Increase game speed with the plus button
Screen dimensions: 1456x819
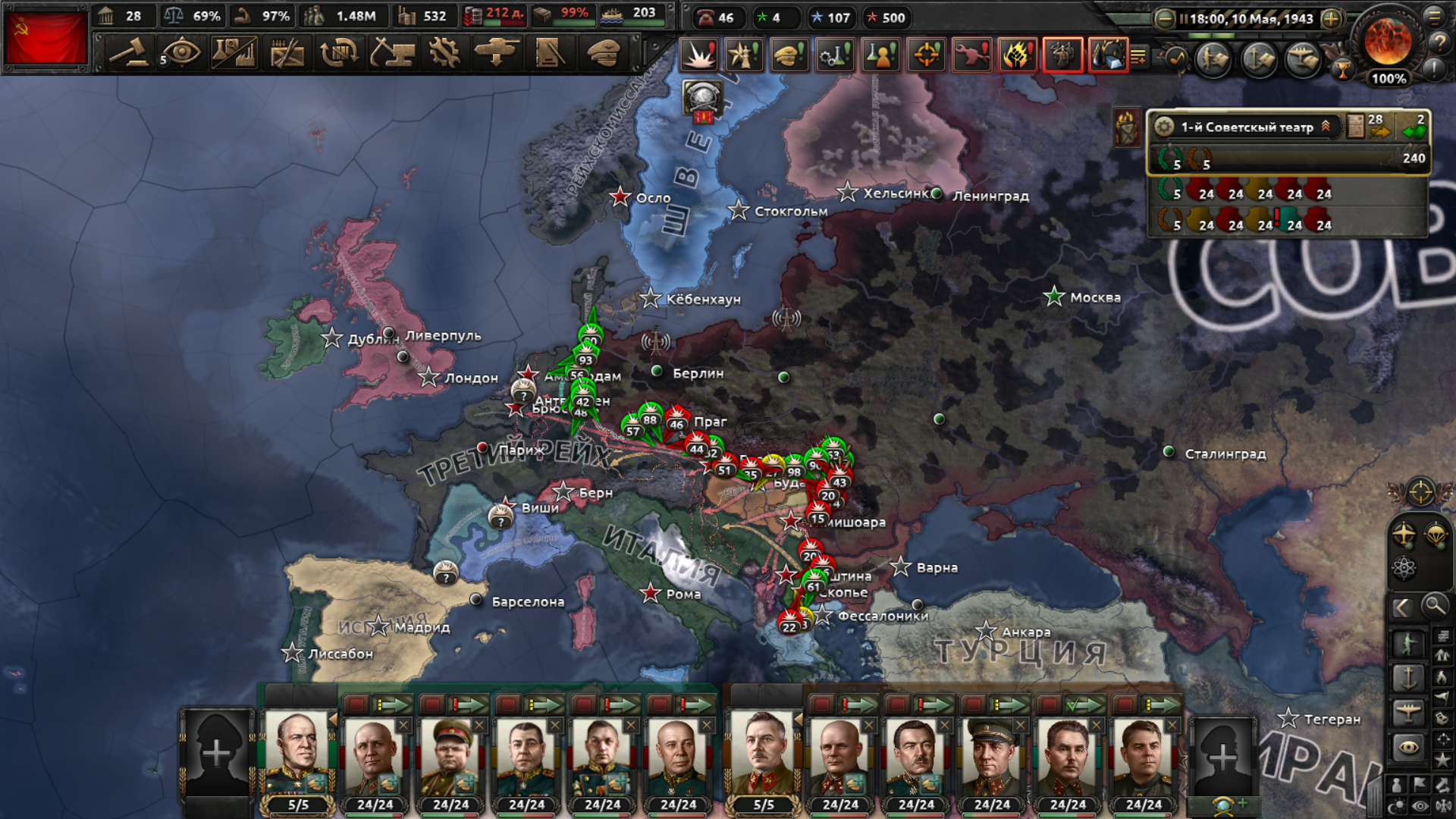(x=1331, y=19)
